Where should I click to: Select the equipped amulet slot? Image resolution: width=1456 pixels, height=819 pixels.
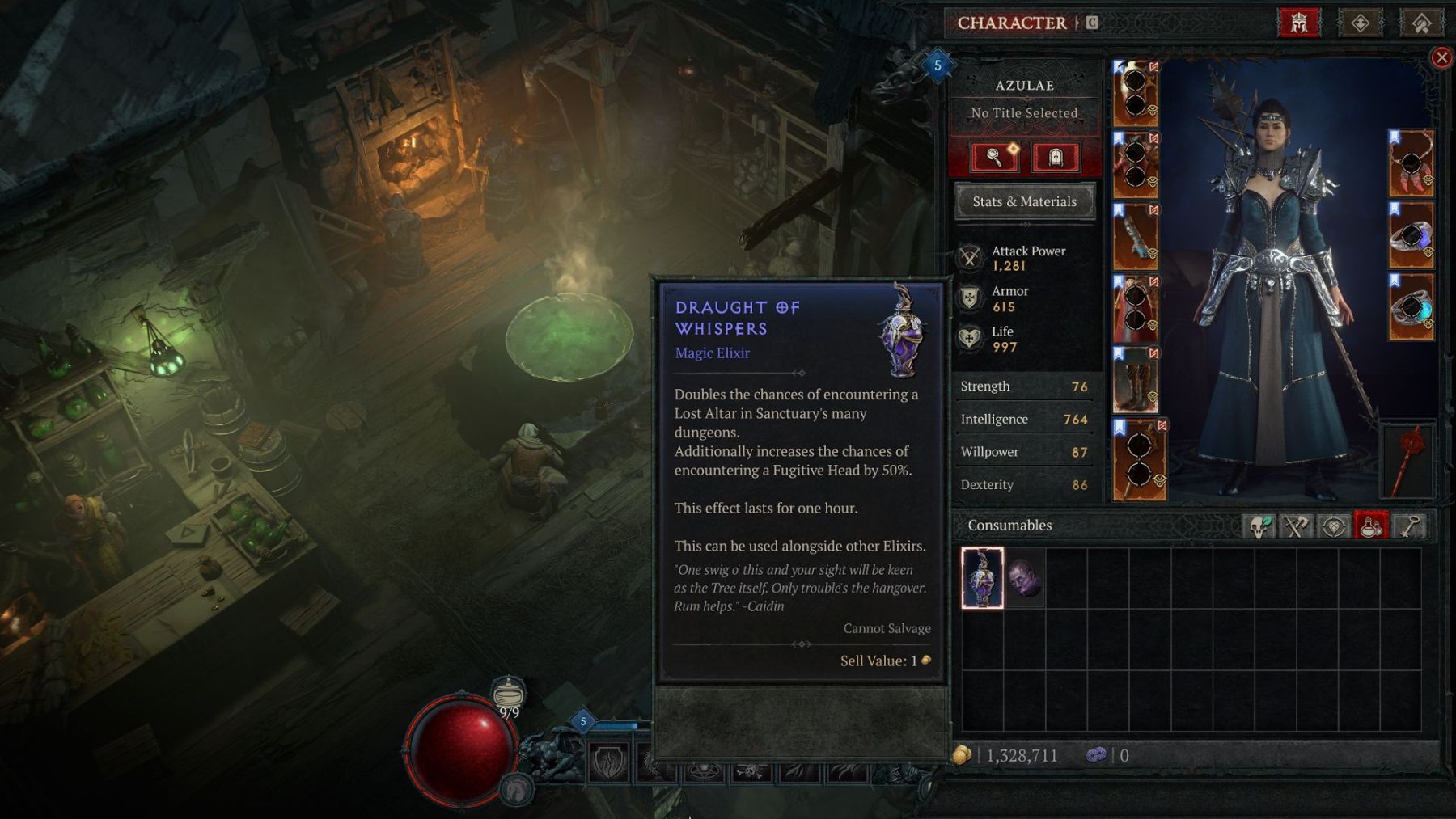(1412, 164)
